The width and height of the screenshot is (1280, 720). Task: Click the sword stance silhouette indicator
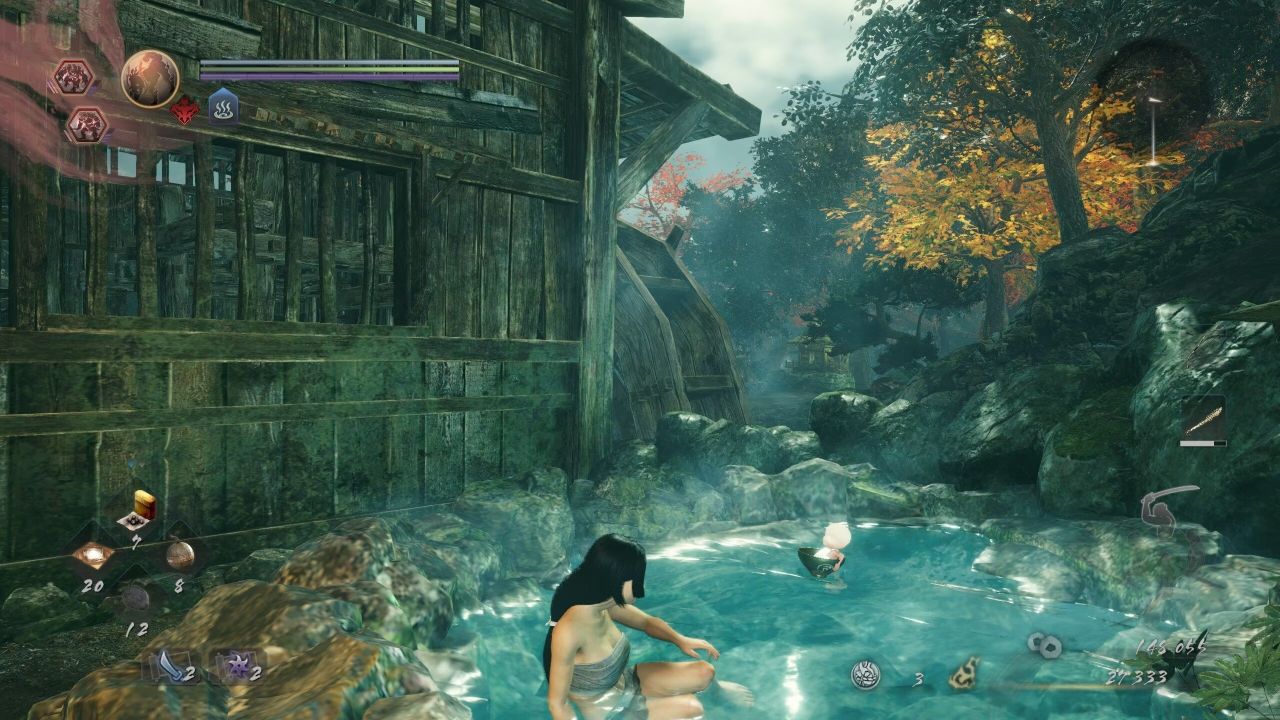click(1170, 508)
